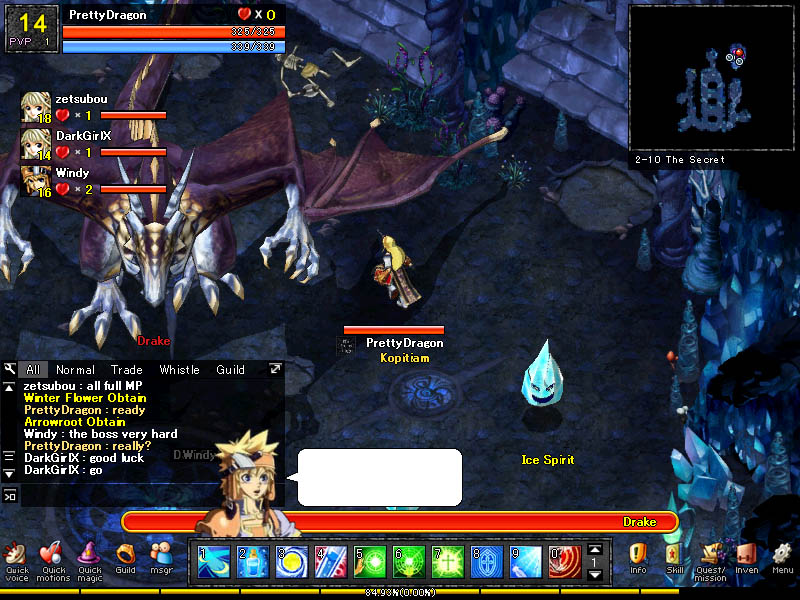Switch chat to the Whistle tab
The width and height of the screenshot is (800, 600).
tap(180, 370)
